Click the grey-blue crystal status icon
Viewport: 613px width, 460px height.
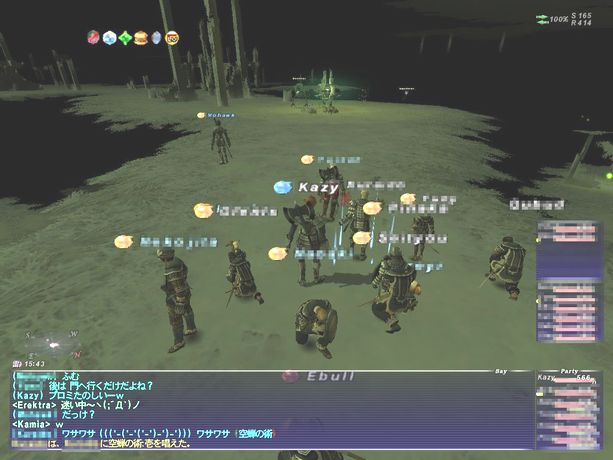coord(156,38)
